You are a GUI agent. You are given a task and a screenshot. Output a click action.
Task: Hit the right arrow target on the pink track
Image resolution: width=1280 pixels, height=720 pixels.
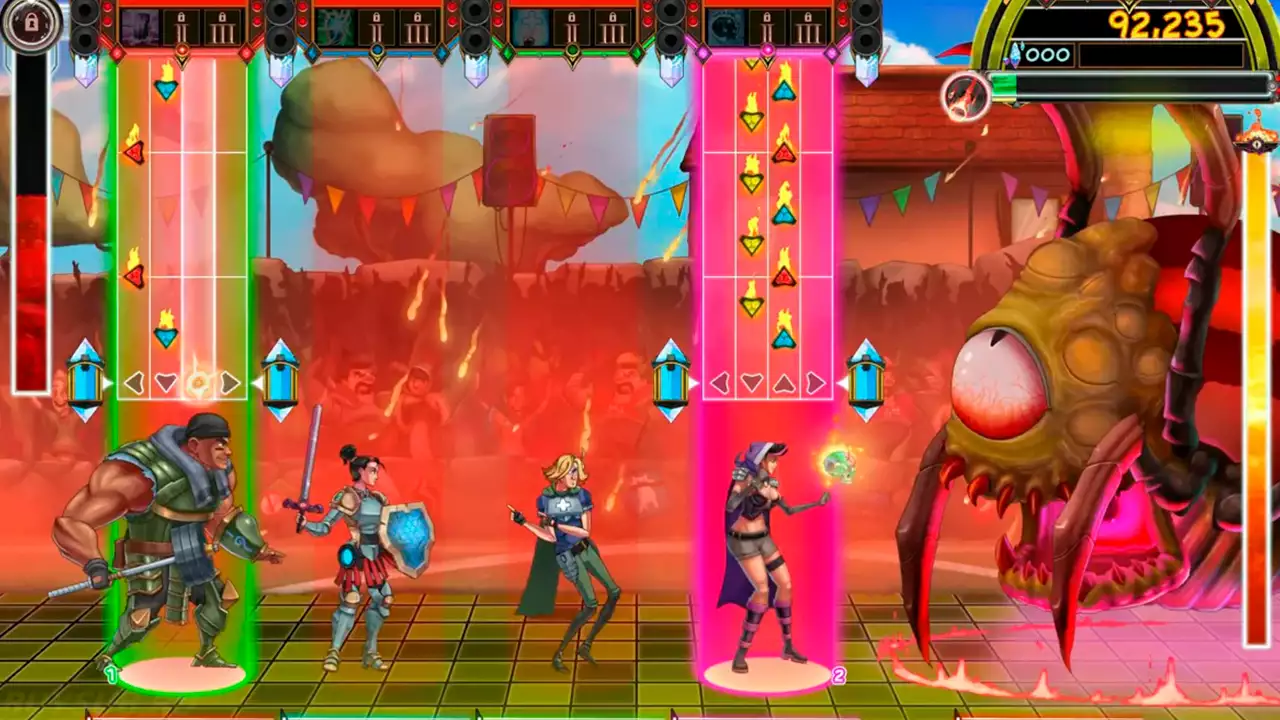(816, 383)
